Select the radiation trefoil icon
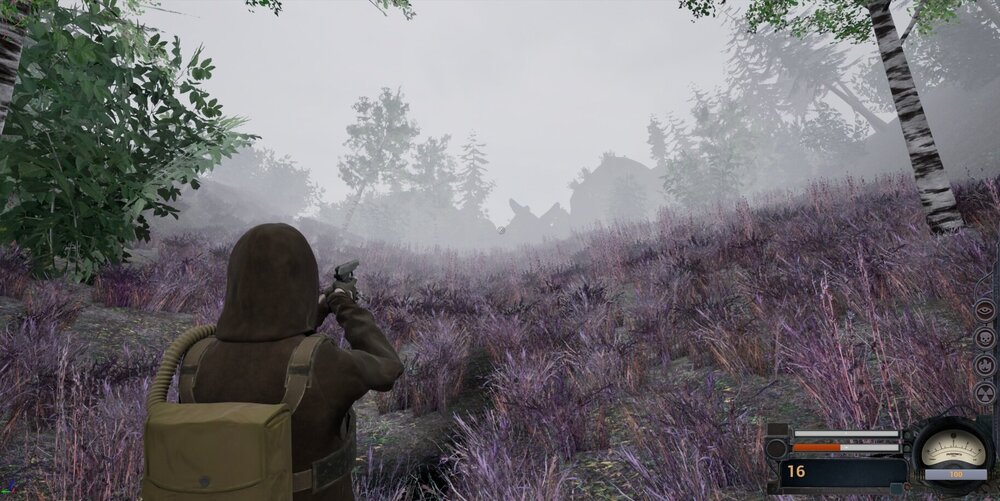 coord(984,394)
